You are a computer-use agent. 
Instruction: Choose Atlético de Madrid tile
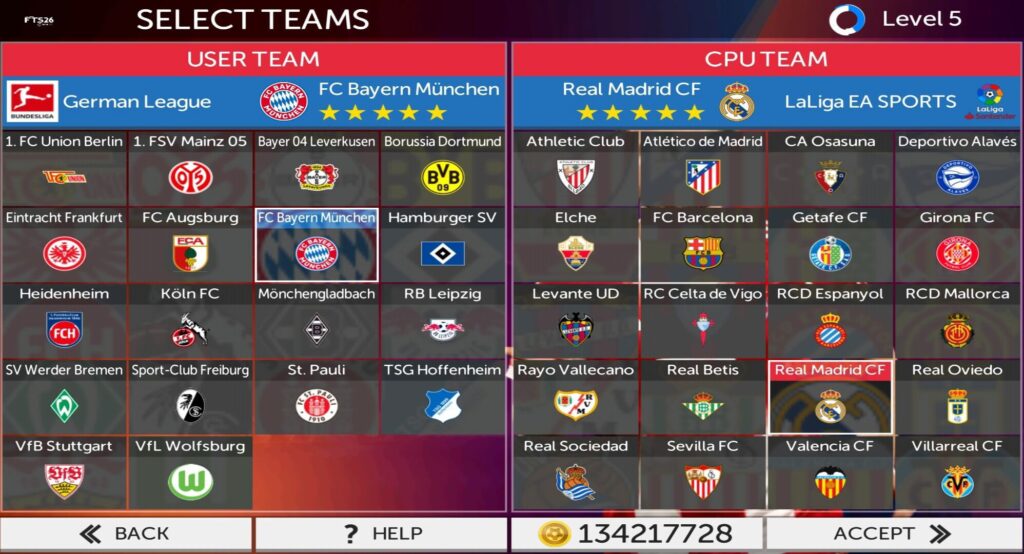[x=703, y=168]
